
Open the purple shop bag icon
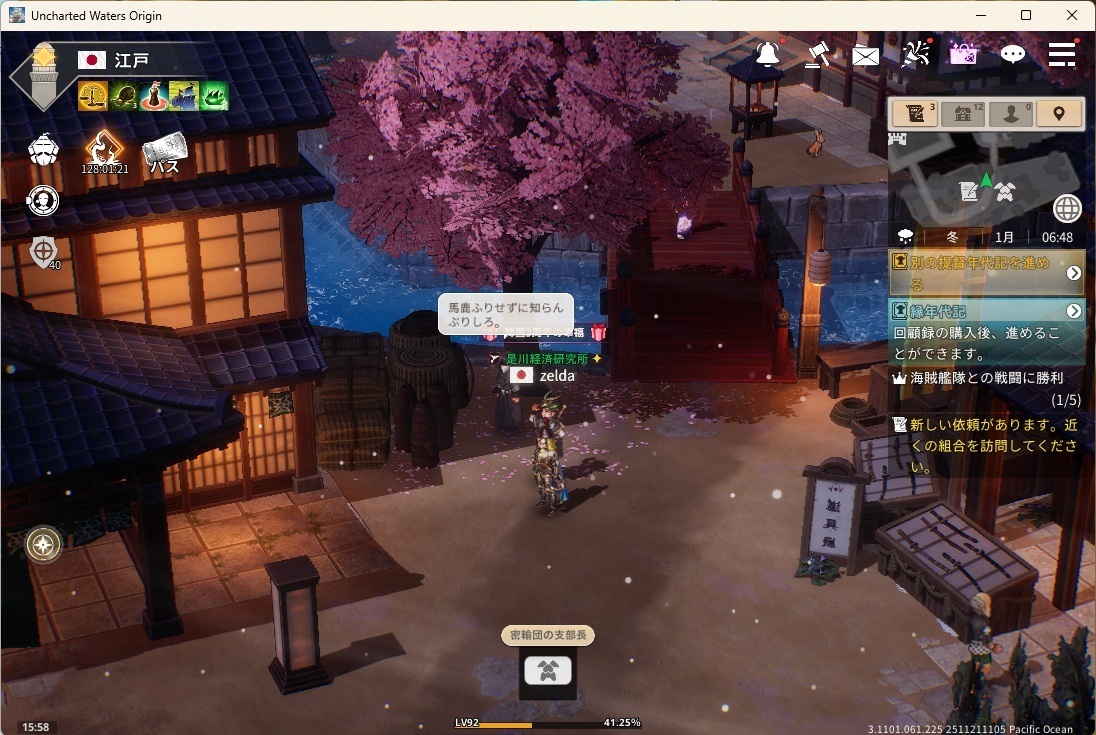pyautogui.click(x=963, y=54)
